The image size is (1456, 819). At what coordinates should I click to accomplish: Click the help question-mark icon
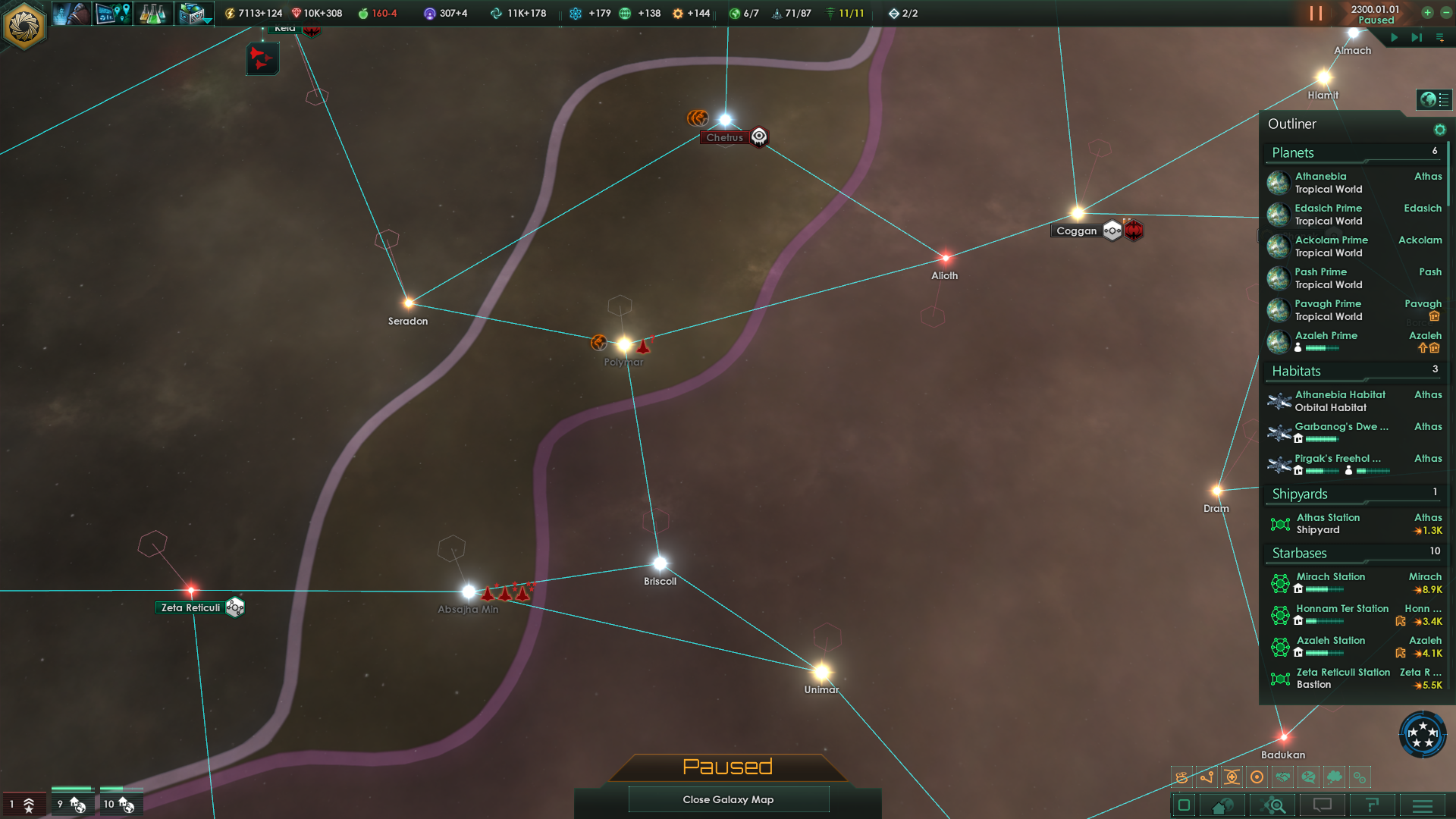[x=1371, y=805]
